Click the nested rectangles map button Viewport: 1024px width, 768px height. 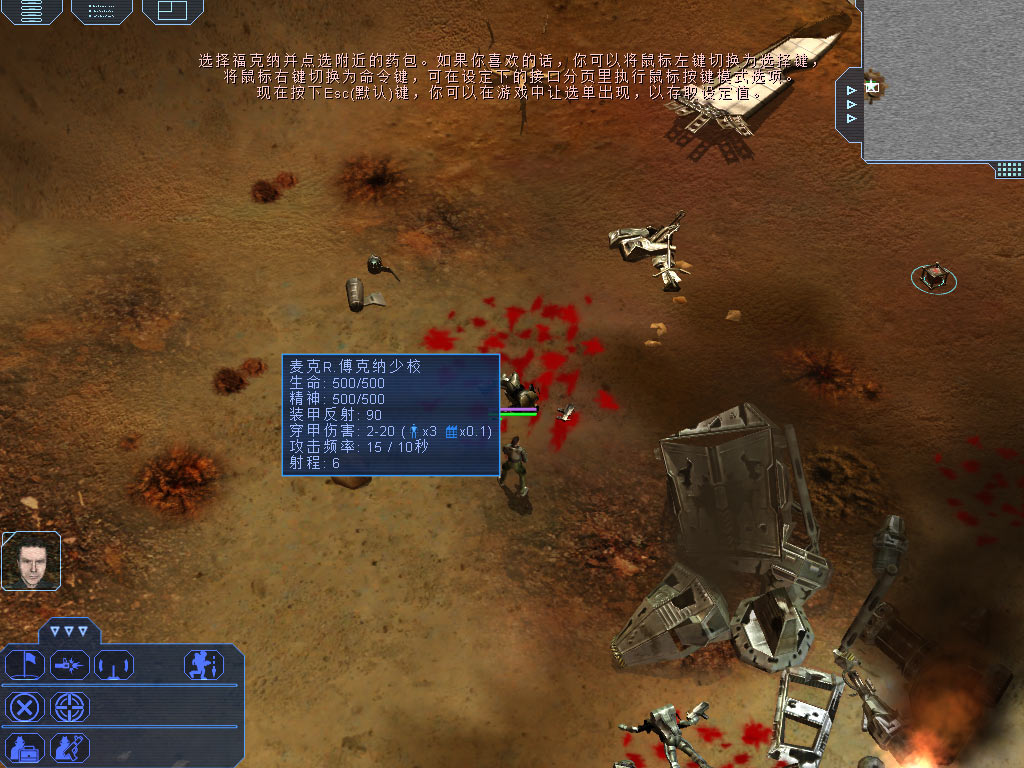click(172, 11)
